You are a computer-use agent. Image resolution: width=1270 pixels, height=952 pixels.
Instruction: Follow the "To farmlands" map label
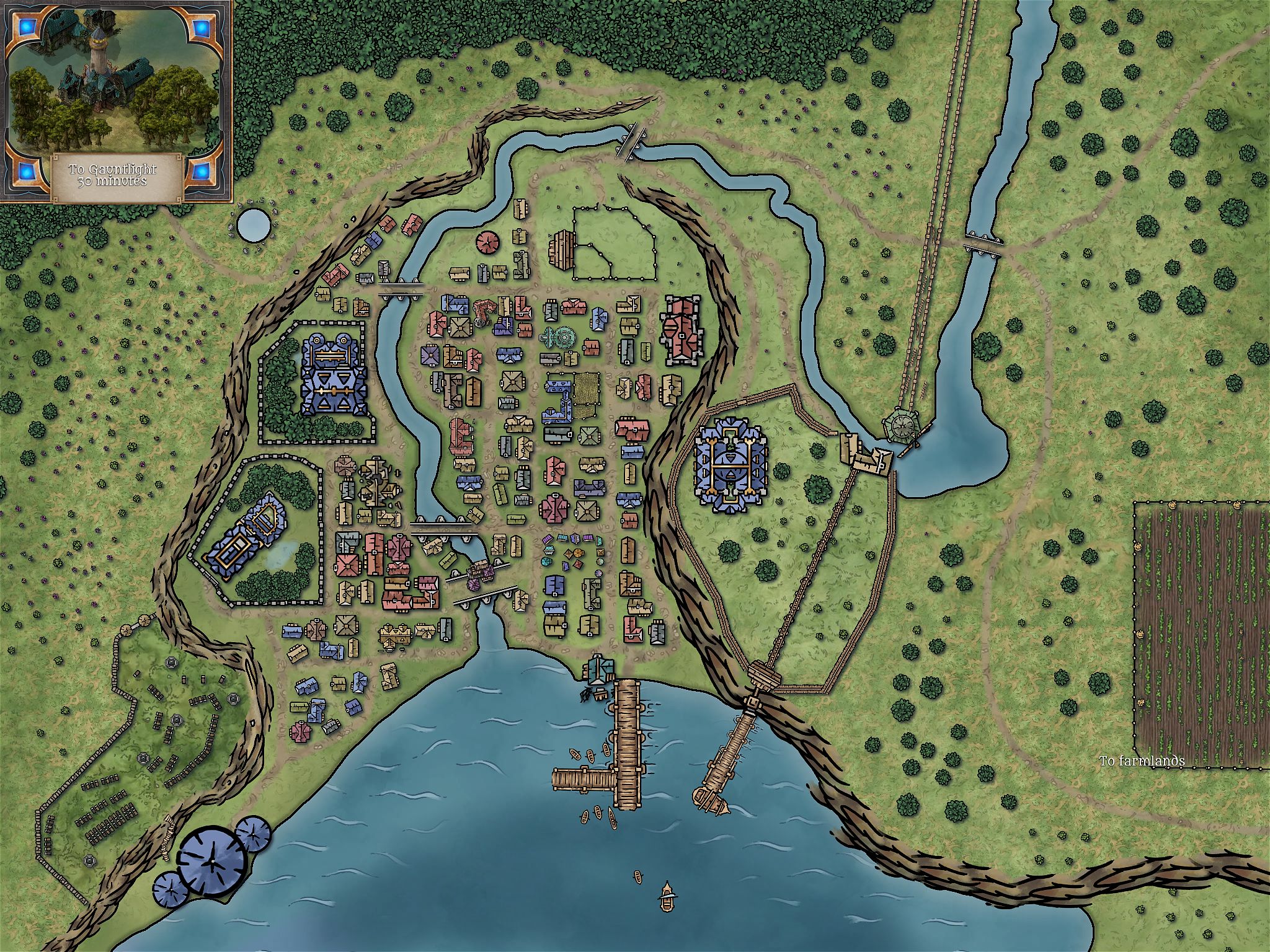1142,760
